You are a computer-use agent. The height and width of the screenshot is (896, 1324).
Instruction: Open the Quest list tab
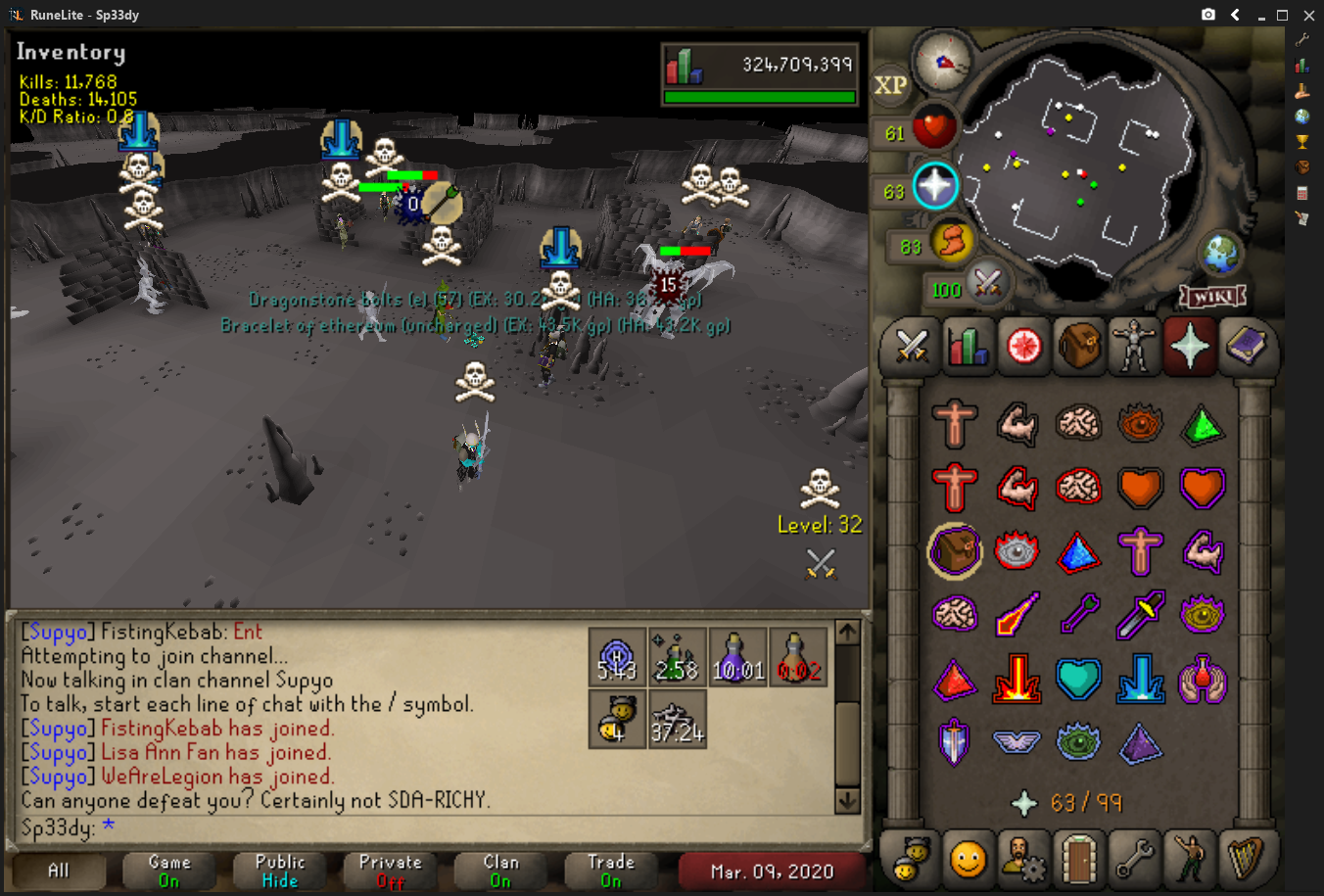click(x=1022, y=347)
